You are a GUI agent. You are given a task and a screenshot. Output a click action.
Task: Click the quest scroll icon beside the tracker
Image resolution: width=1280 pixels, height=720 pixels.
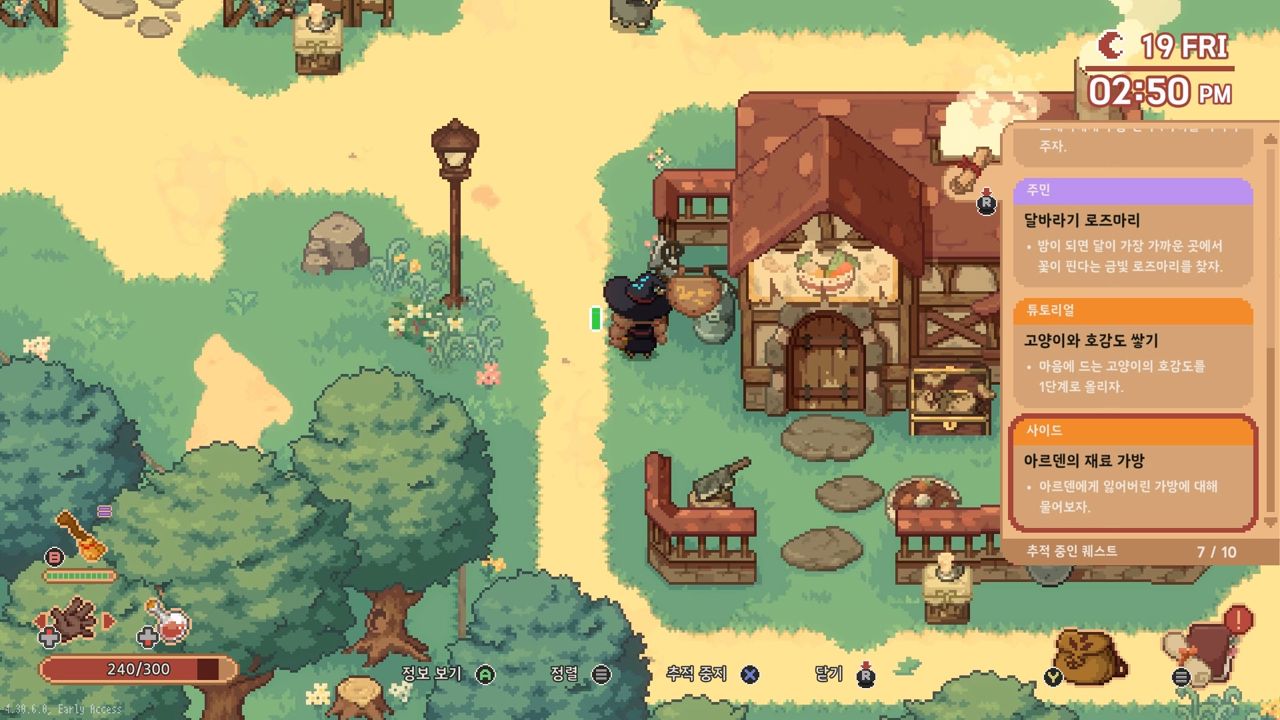(967, 171)
